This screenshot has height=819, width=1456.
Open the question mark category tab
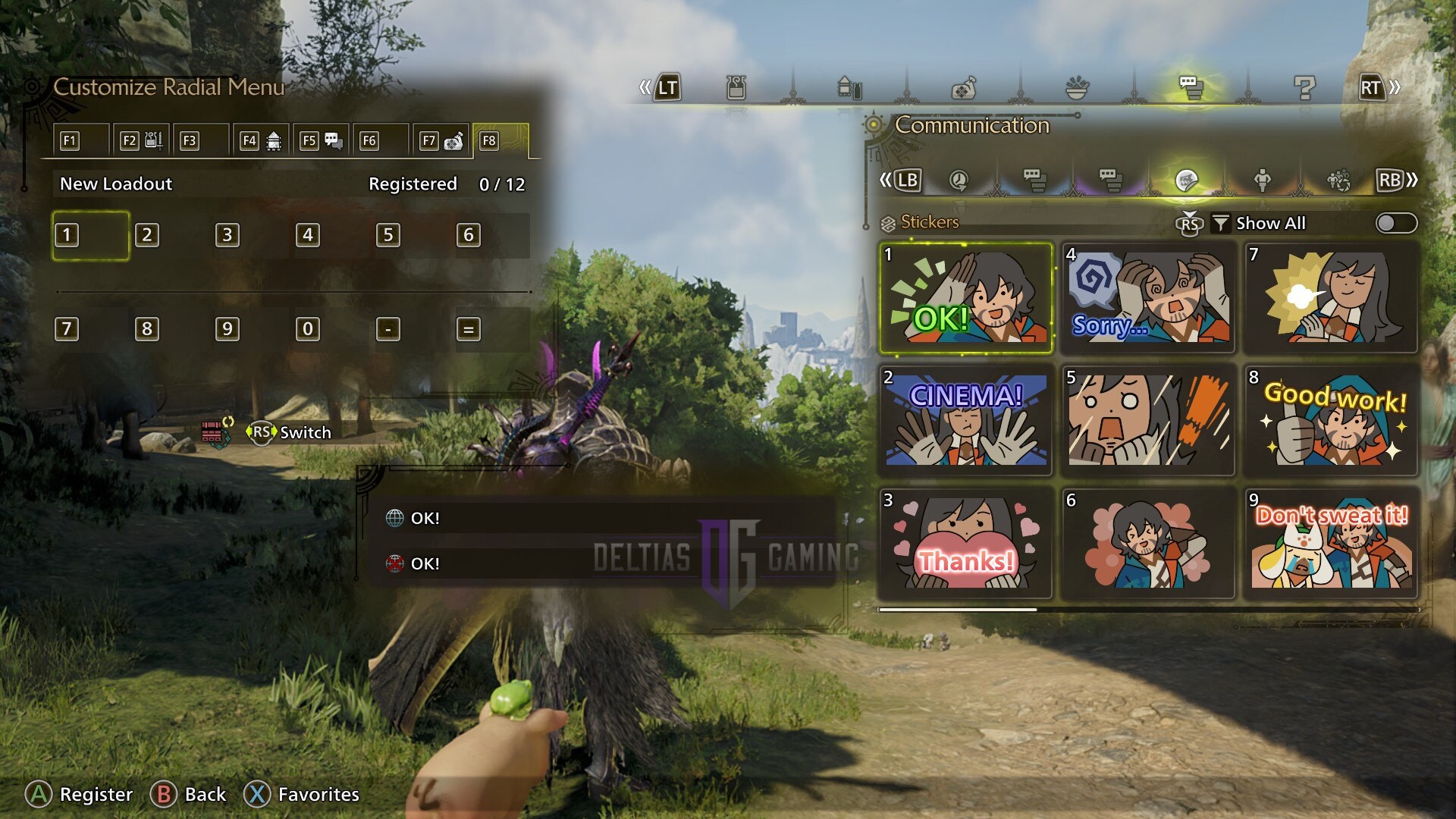pos(1304,89)
